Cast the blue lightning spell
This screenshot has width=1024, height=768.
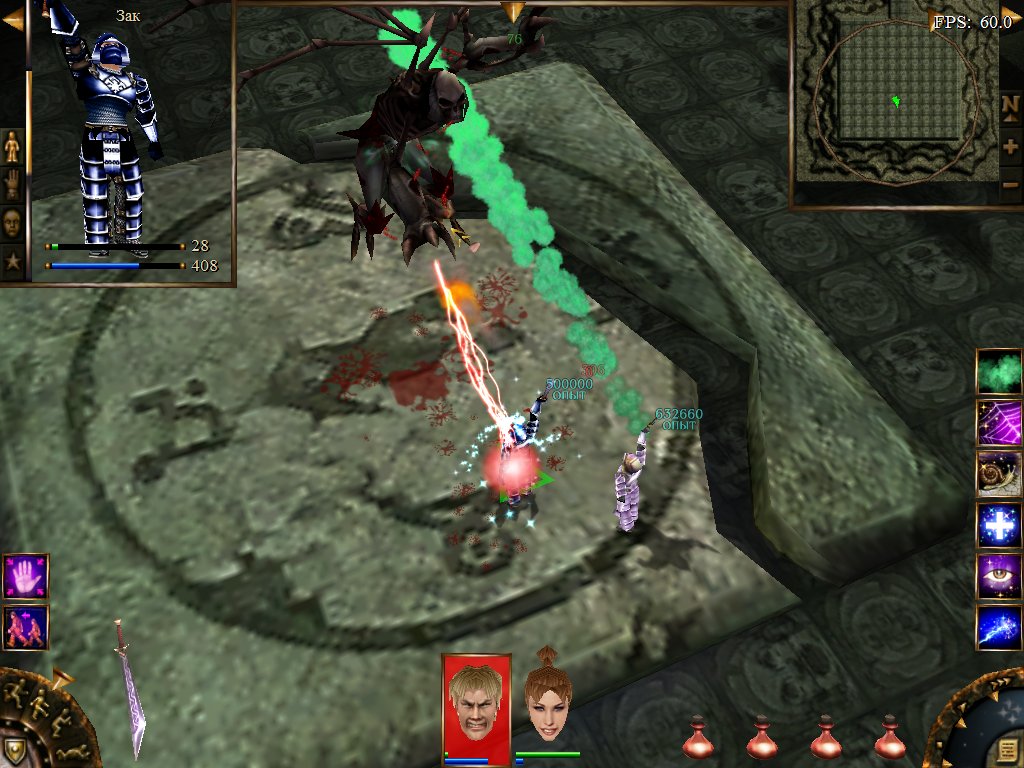pos(998,628)
